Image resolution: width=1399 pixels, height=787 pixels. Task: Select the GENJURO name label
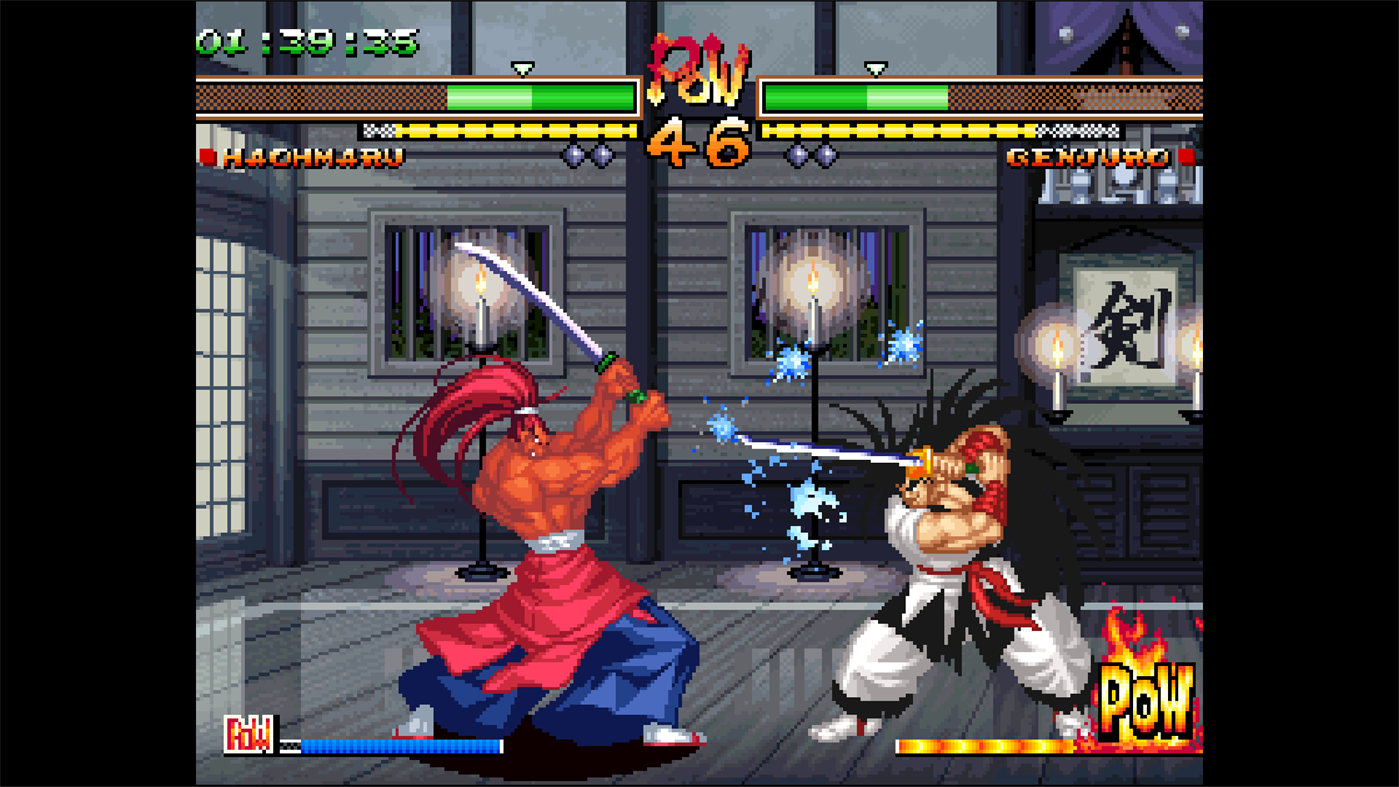point(1088,157)
